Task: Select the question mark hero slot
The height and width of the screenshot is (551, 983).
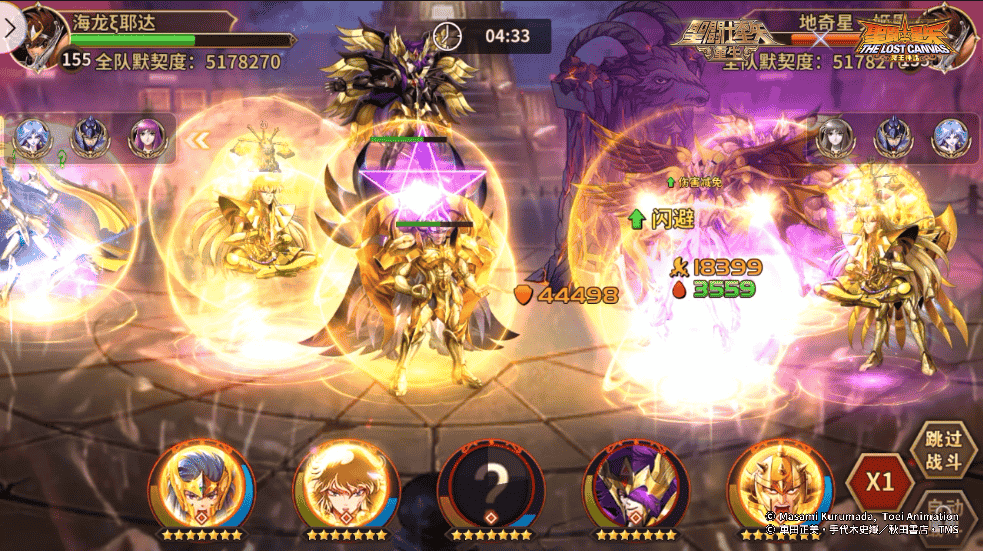Action: [490, 486]
